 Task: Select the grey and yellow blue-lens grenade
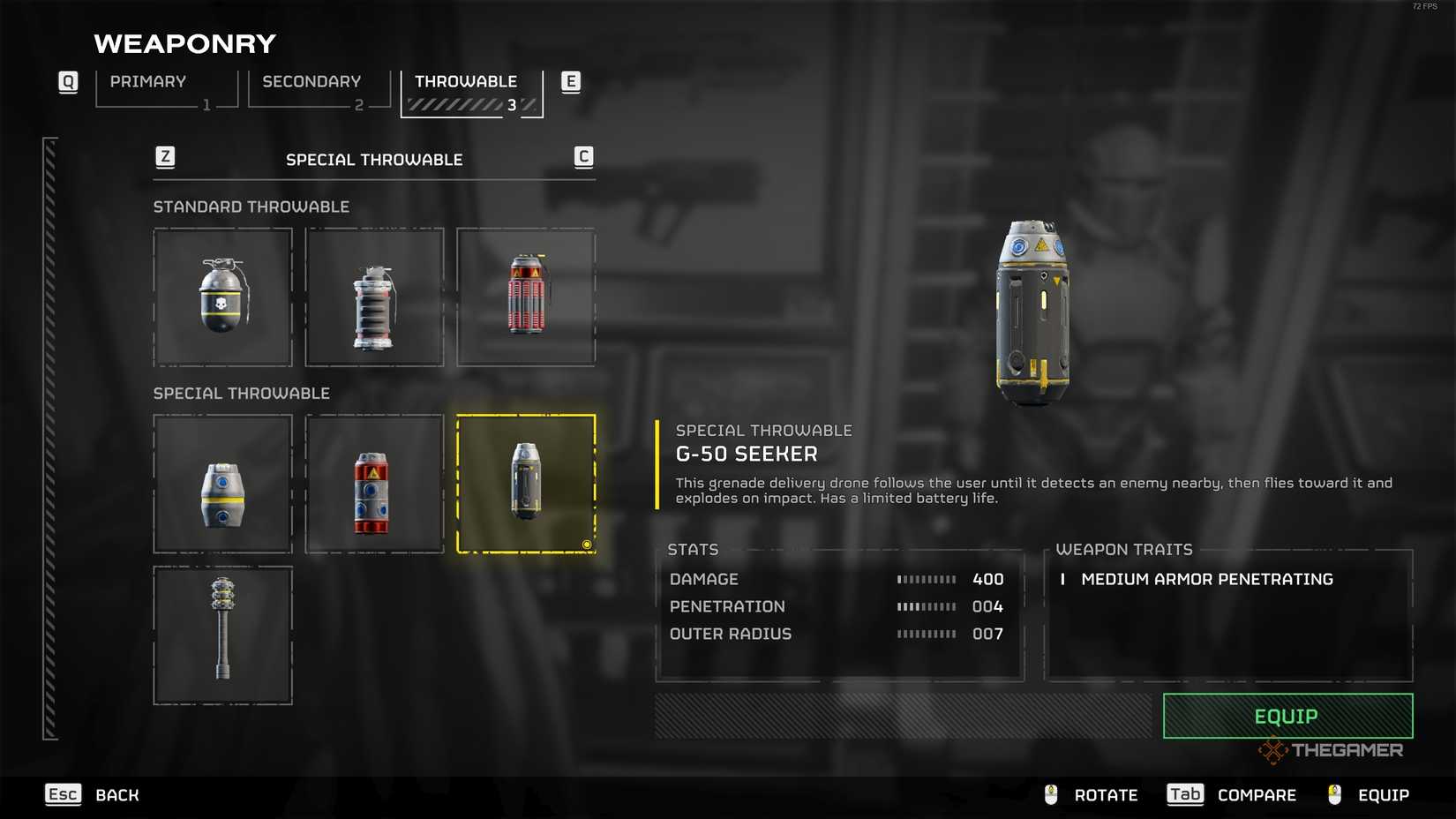coord(222,484)
